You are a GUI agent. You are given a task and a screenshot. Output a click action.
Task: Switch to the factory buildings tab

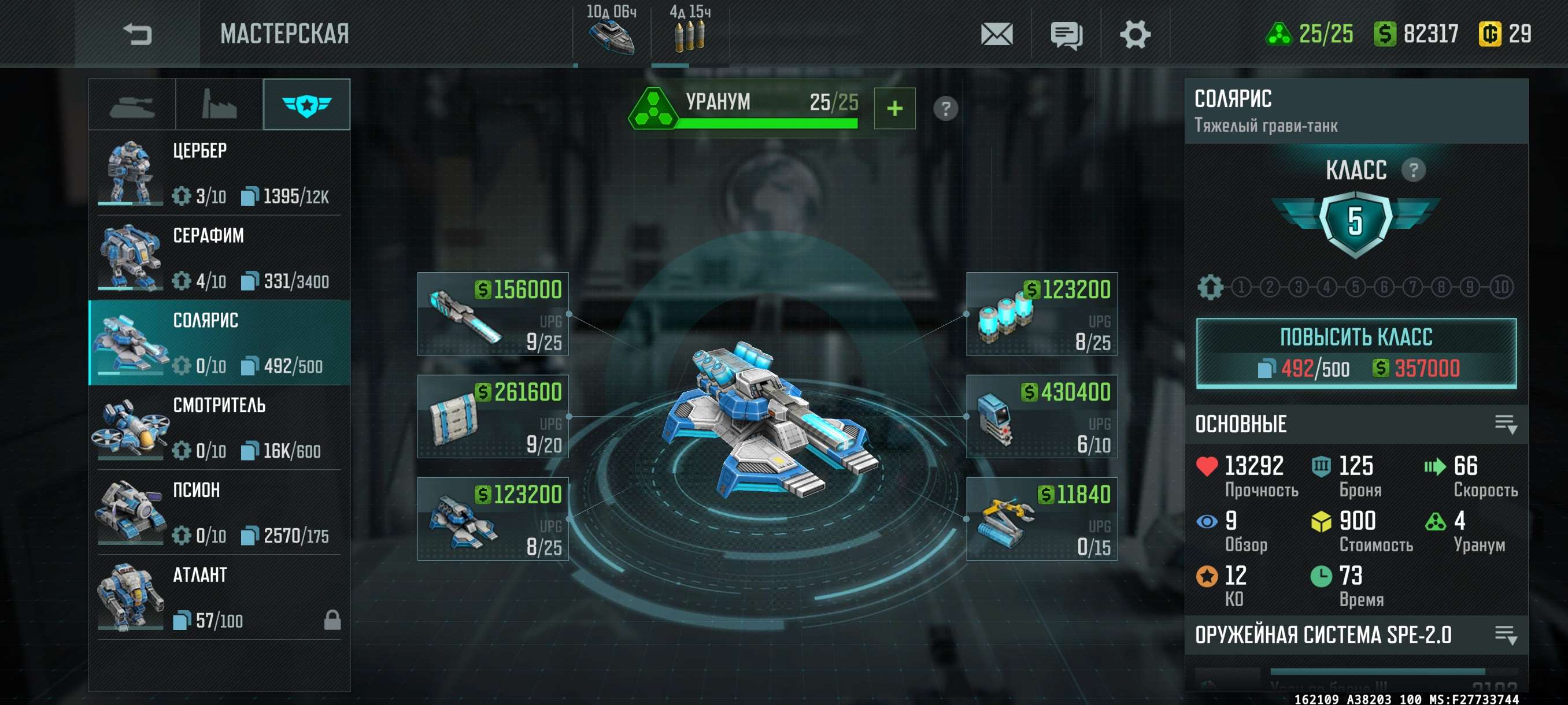point(219,105)
